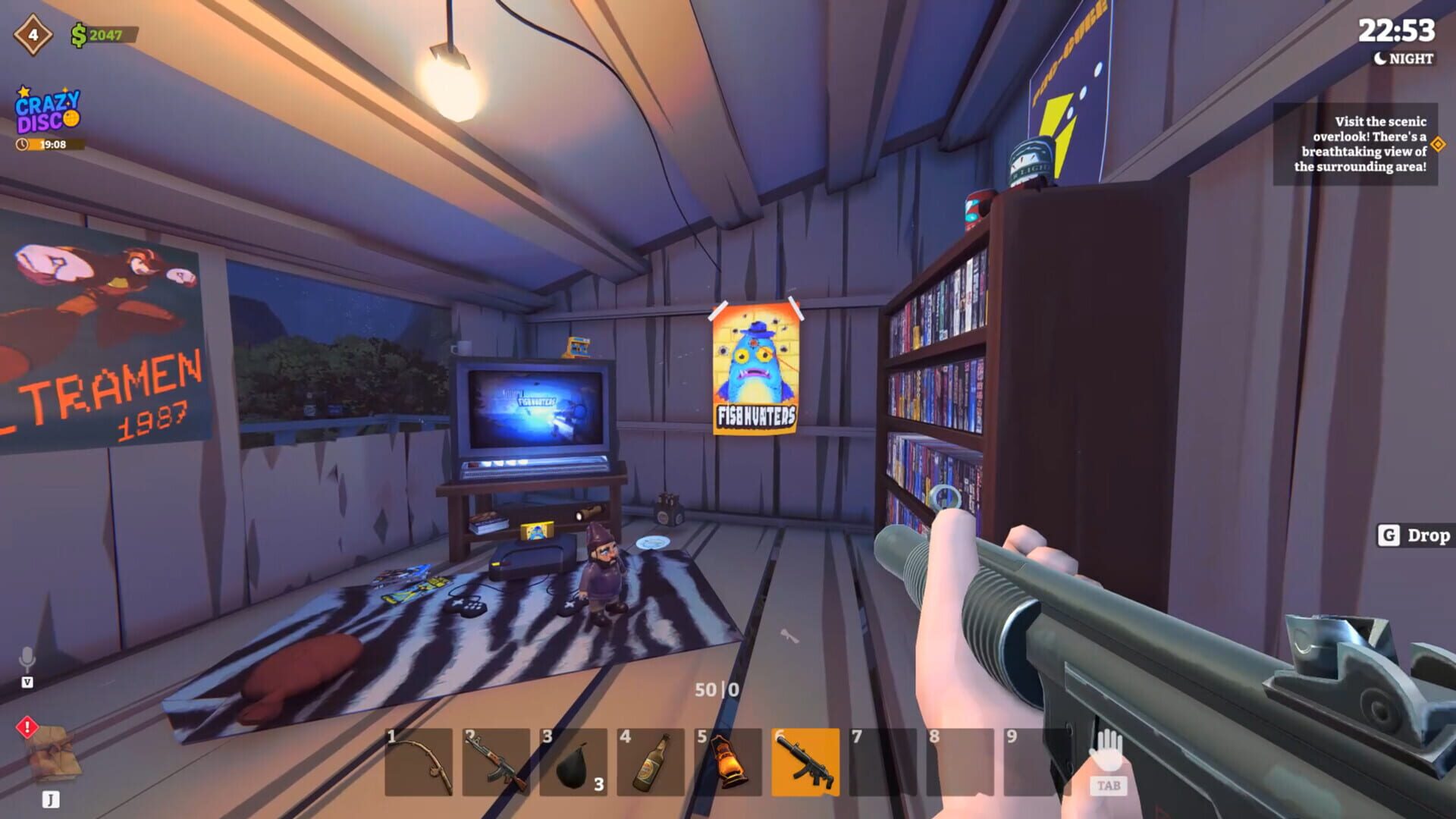Image resolution: width=1456 pixels, height=819 pixels.
Task: Toggle the NIGHT indicator under the clock
Action: 1401,58
